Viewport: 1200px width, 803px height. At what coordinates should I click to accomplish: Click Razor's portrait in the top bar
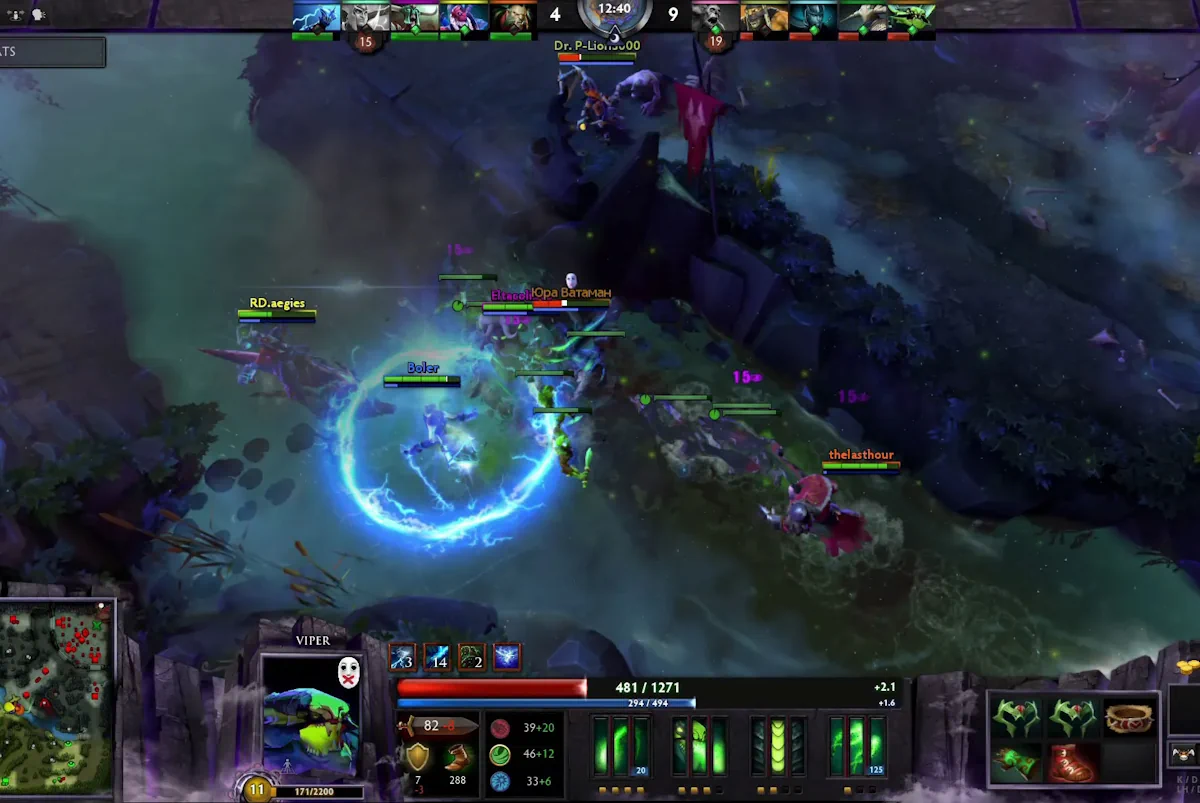pyautogui.click(x=317, y=17)
